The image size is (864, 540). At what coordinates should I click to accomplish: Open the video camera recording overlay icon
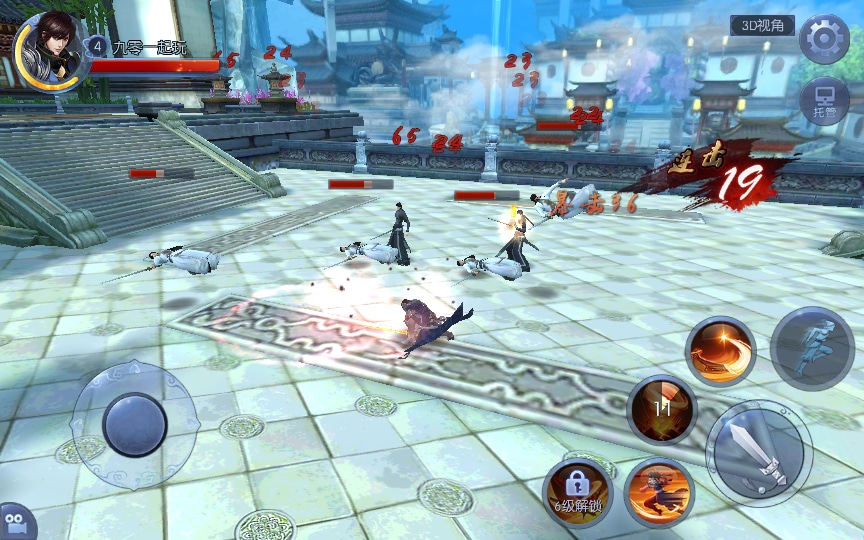click(15, 523)
